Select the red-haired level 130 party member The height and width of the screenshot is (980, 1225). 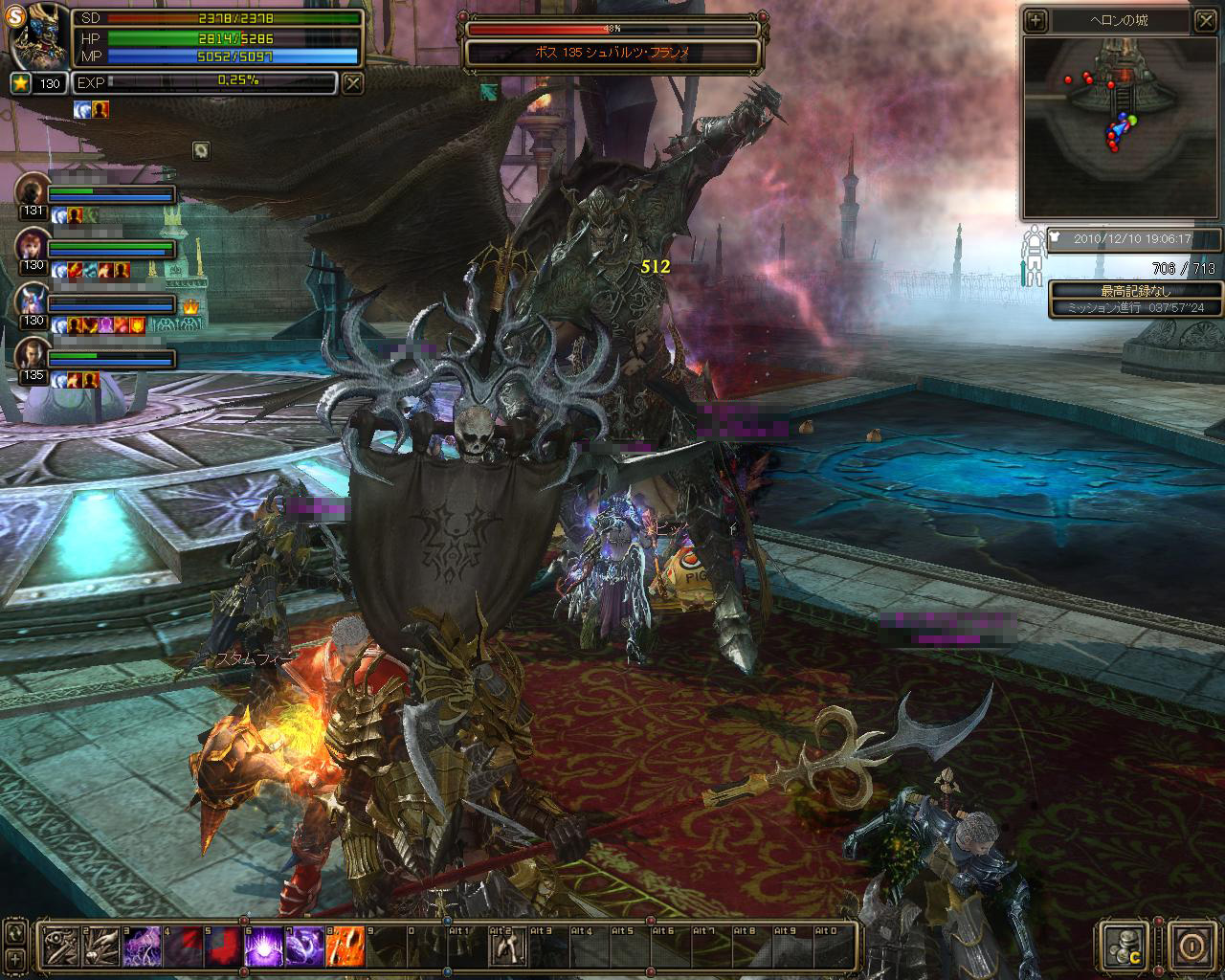tap(33, 245)
